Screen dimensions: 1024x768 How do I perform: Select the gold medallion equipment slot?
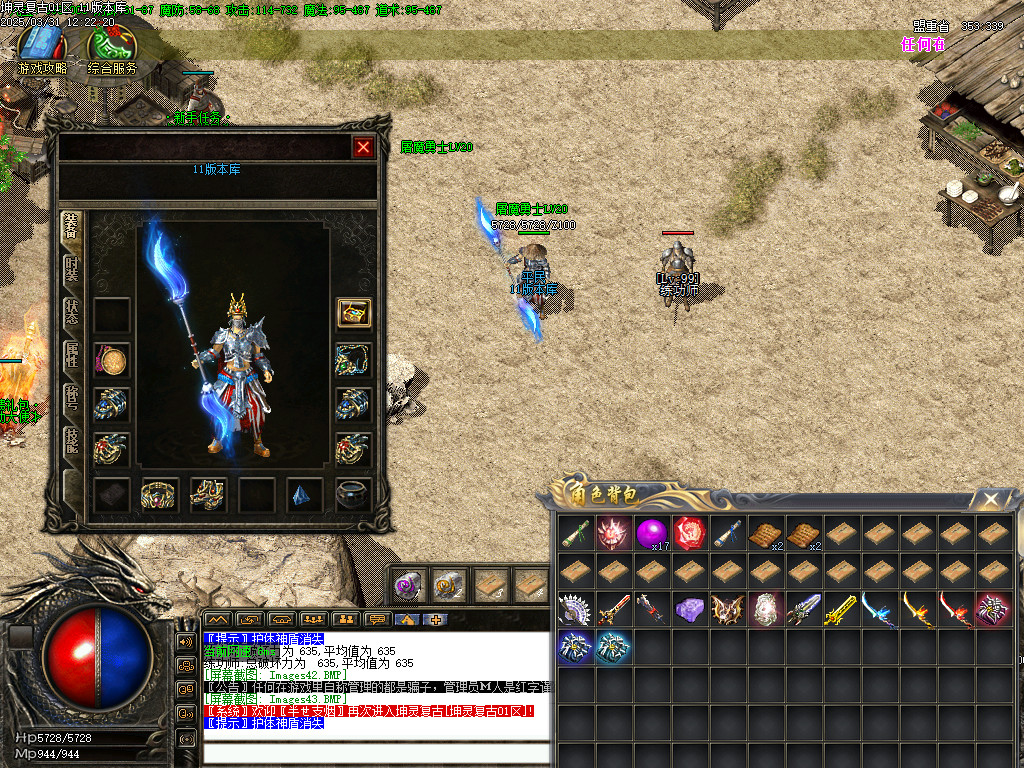coord(111,359)
